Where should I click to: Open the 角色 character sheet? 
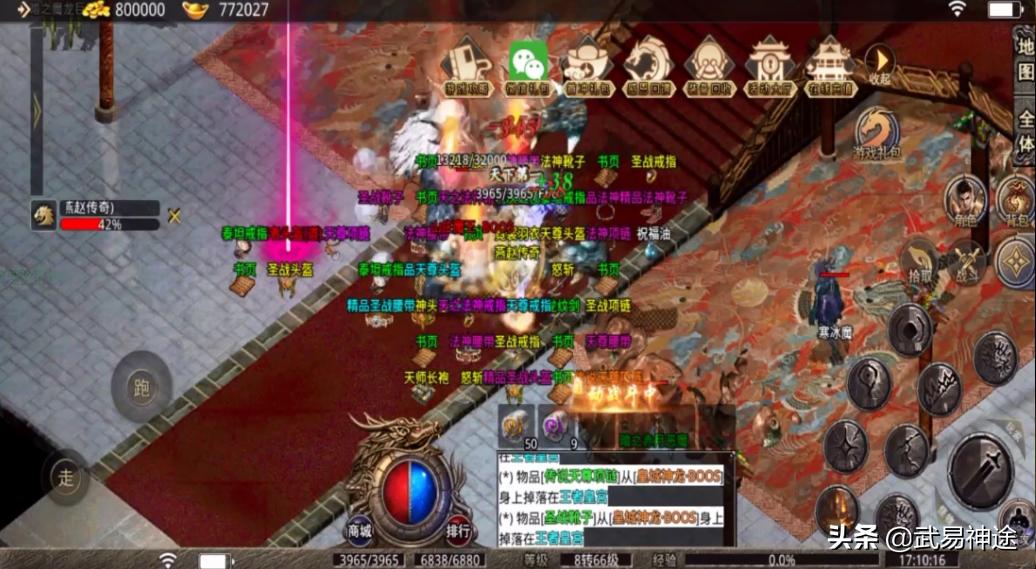[x=966, y=199]
